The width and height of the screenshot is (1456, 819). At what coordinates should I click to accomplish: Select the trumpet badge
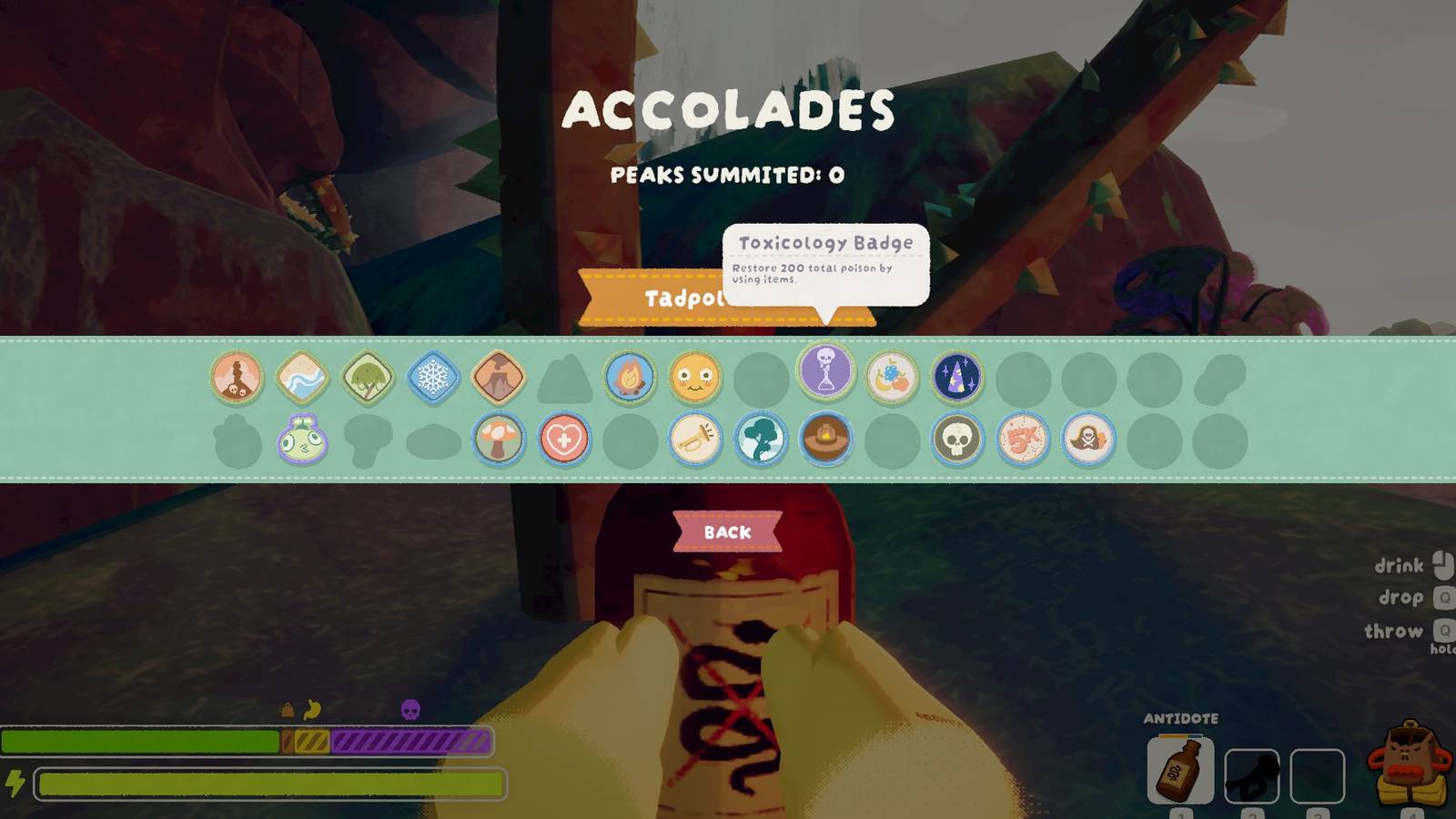696,440
